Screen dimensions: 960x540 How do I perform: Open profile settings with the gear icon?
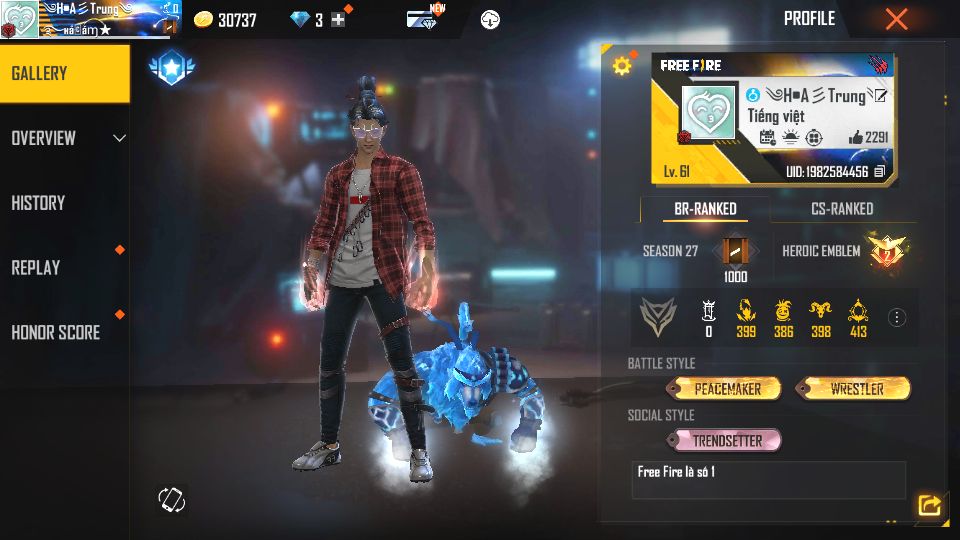click(x=622, y=66)
